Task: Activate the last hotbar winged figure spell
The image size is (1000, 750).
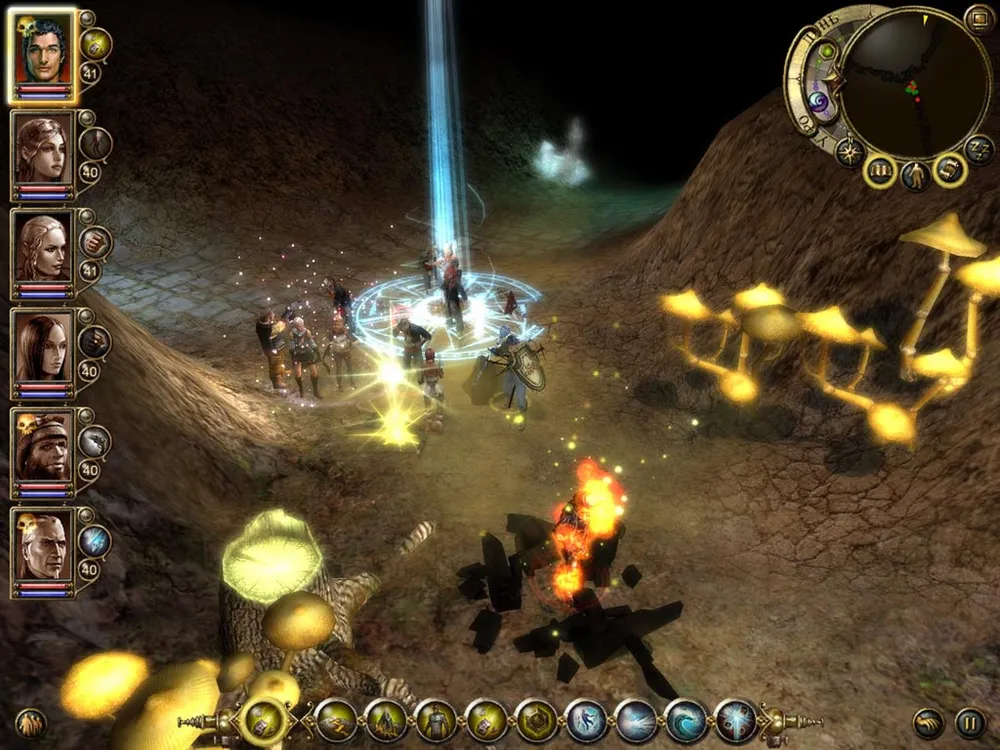Action: click(x=736, y=720)
